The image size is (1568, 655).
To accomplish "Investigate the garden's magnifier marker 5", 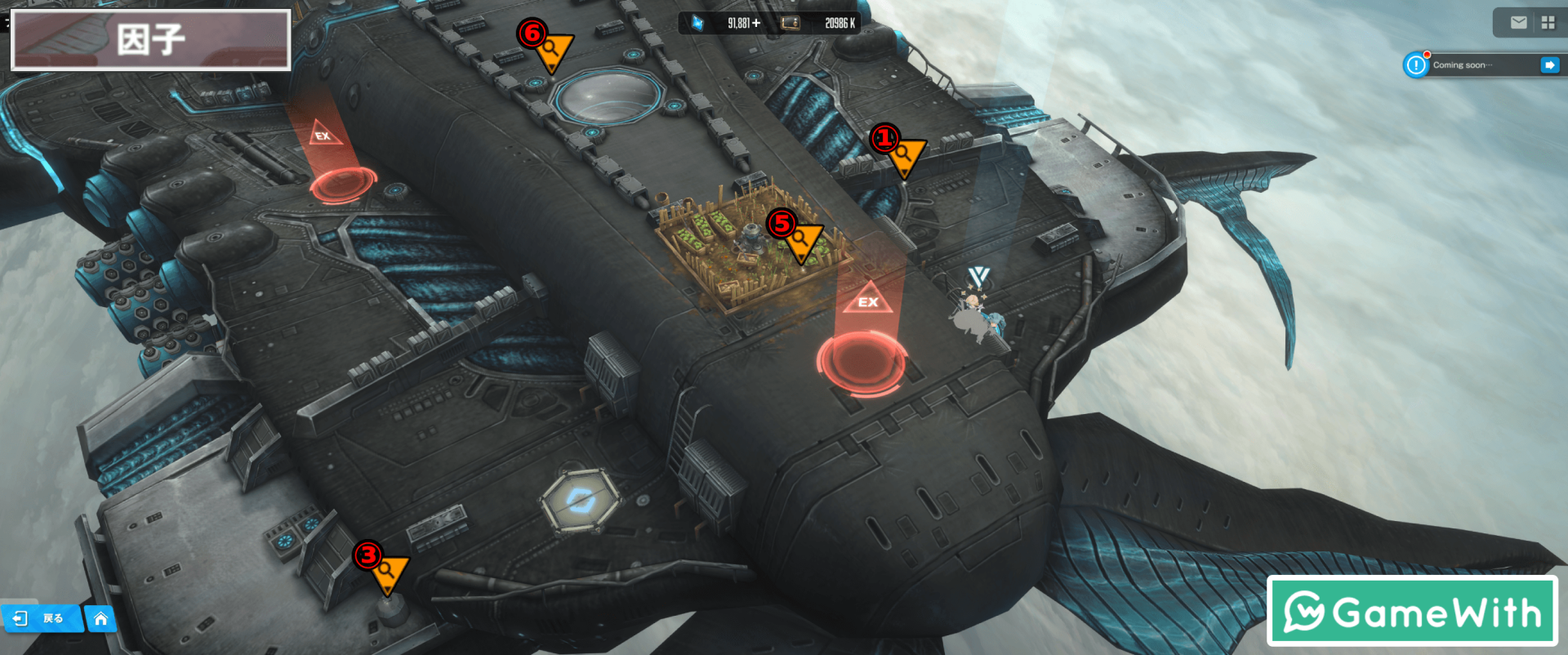I will point(802,240).
